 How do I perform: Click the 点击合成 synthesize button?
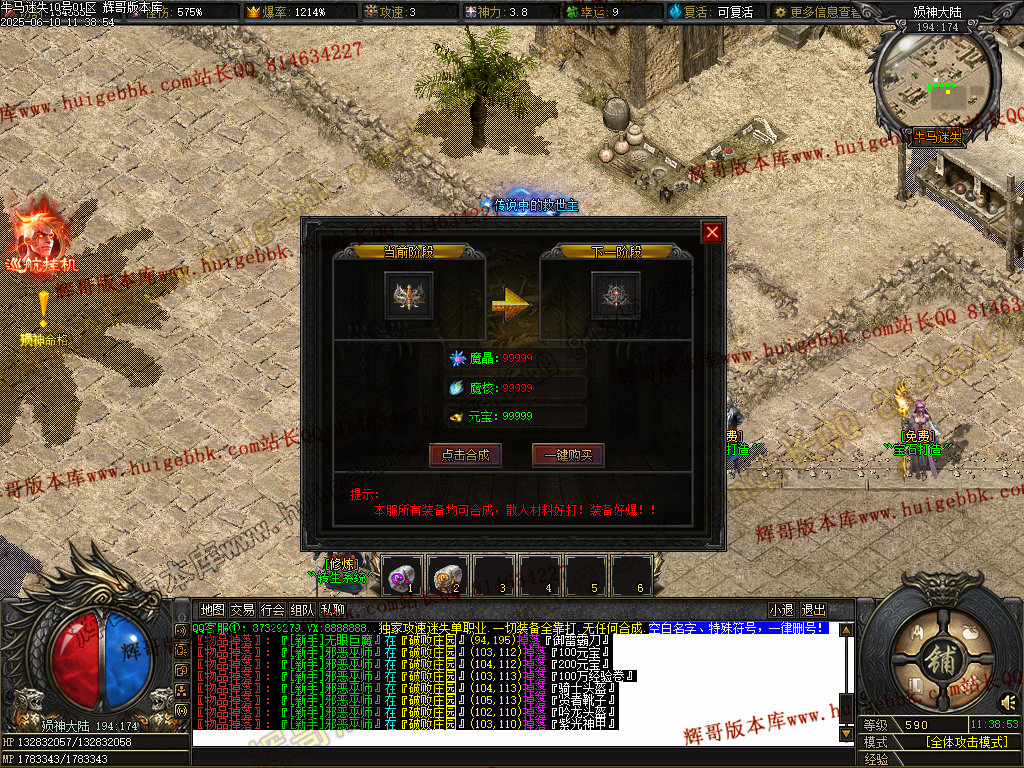465,455
